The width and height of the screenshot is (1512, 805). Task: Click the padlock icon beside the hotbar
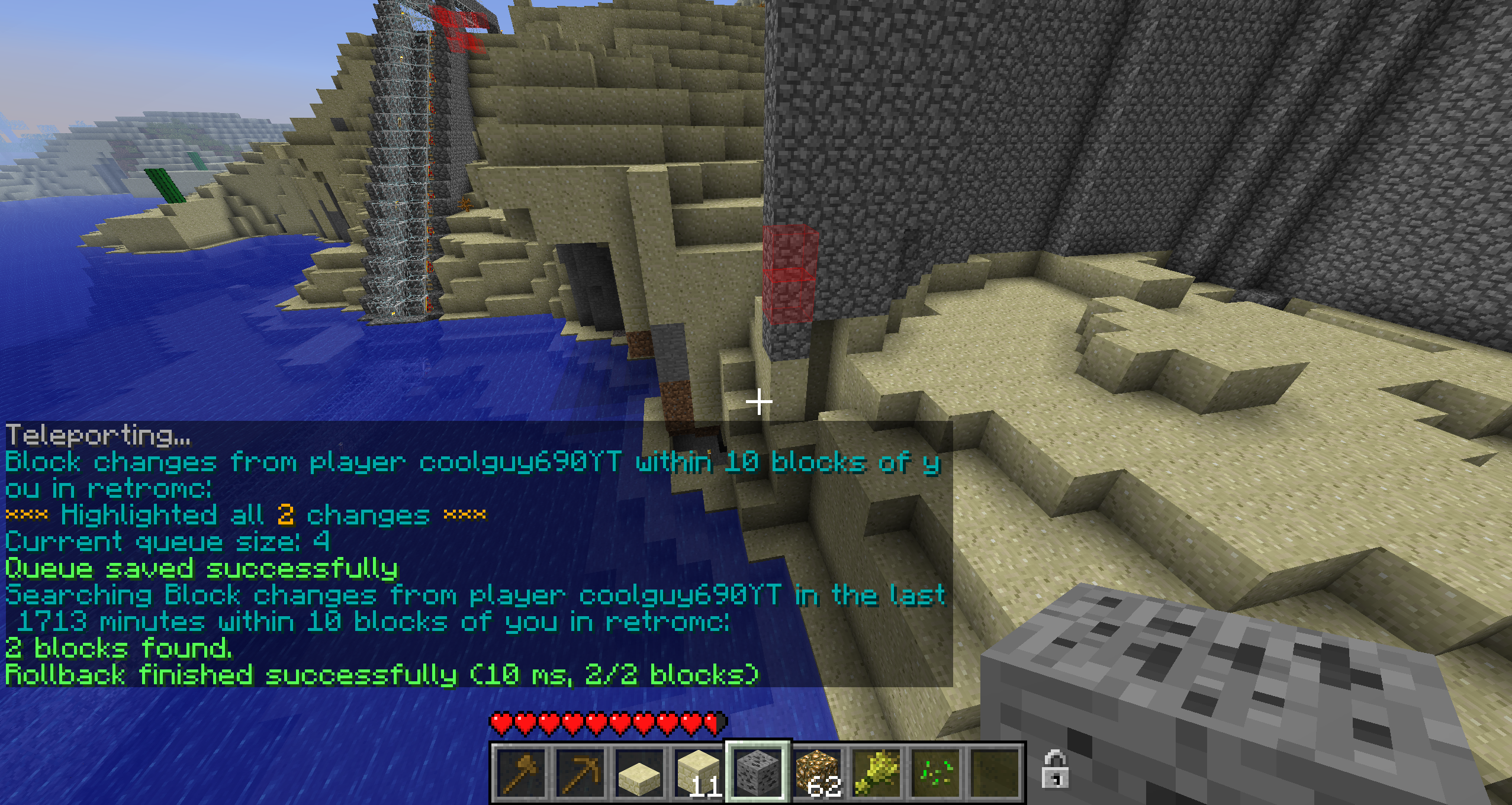point(1055,769)
